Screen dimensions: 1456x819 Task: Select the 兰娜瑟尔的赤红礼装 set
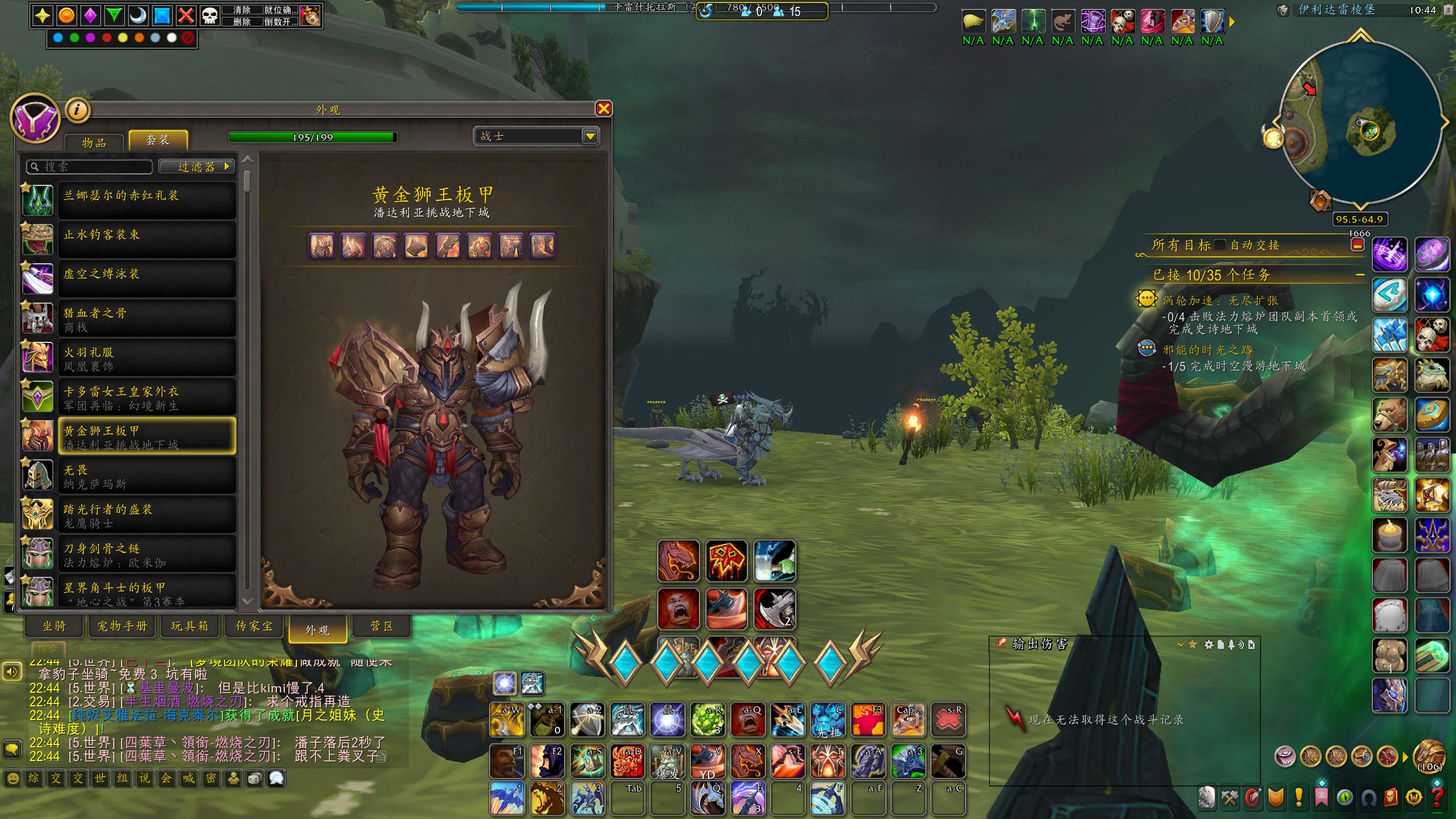point(147,200)
